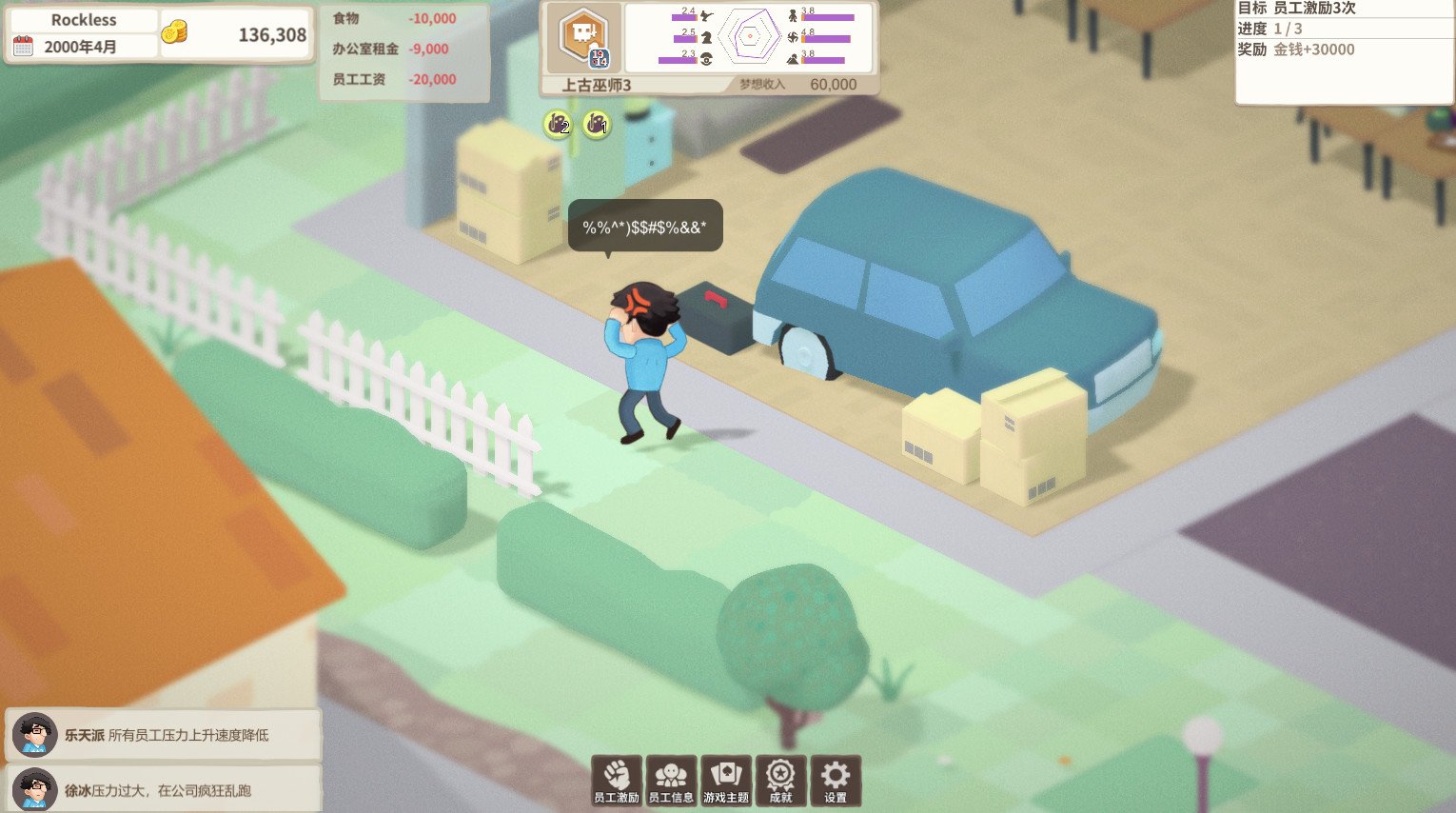Click the yellow trait badge numbered 1
The height and width of the screenshot is (813, 1456).
[599, 125]
